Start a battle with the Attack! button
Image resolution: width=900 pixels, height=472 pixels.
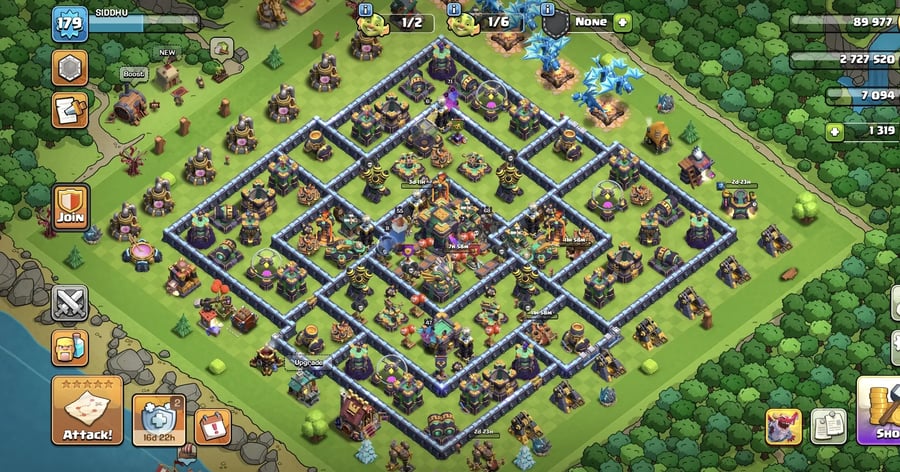coord(87,410)
